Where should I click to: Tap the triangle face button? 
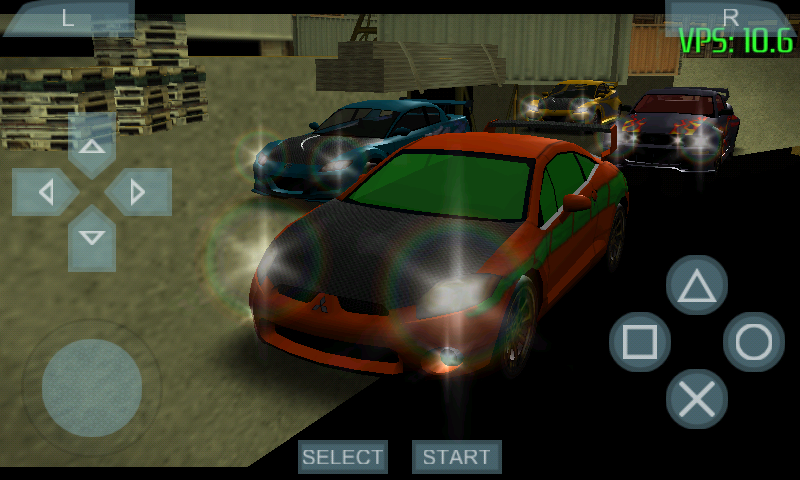pyautogui.click(x=697, y=287)
